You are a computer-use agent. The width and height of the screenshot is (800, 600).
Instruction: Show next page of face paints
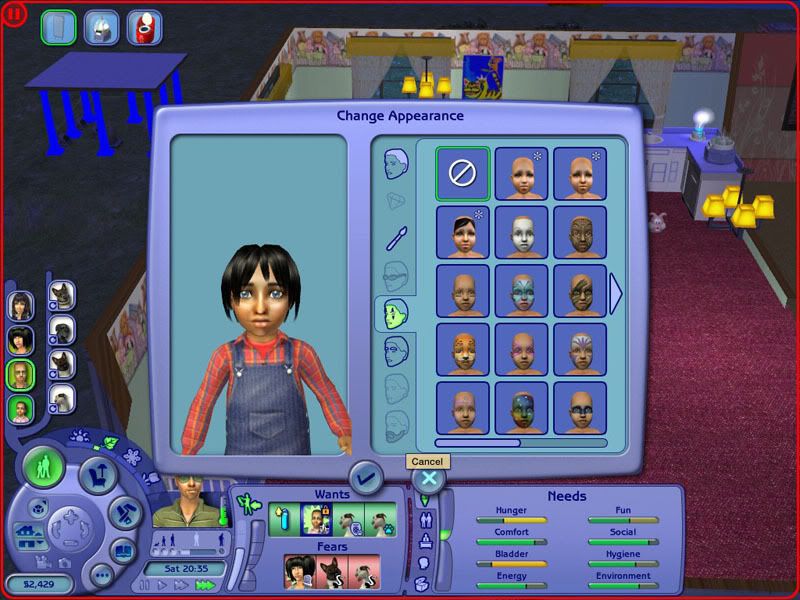click(x=616, y=293)
